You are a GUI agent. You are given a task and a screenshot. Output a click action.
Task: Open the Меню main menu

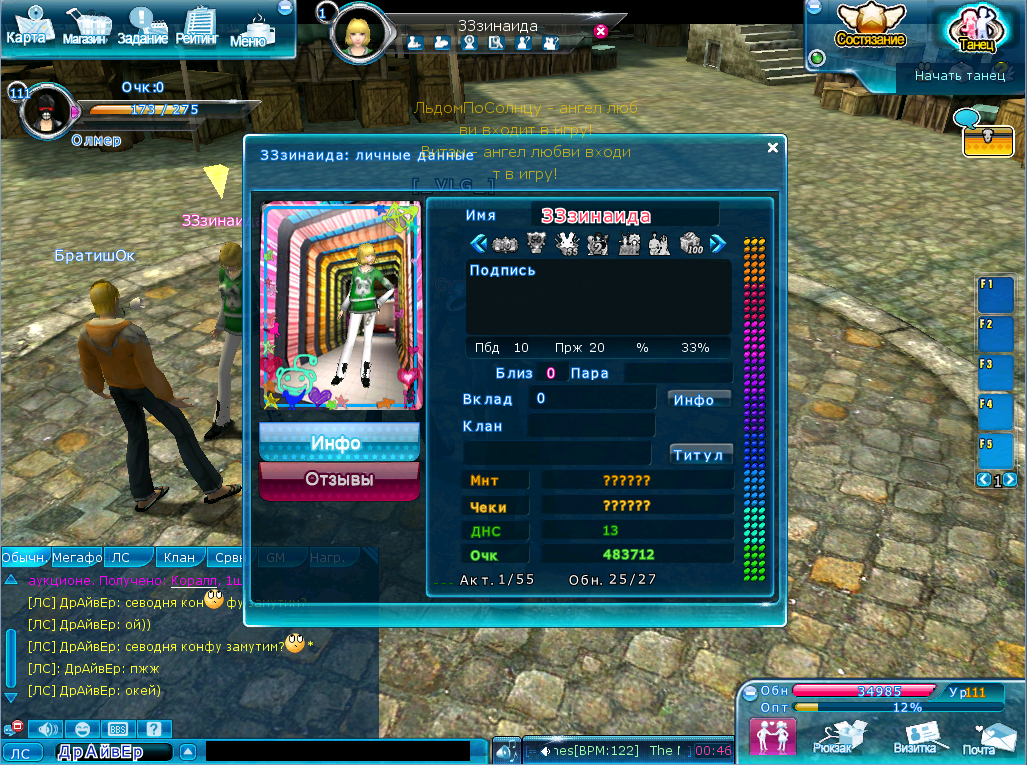pos(250,30)
